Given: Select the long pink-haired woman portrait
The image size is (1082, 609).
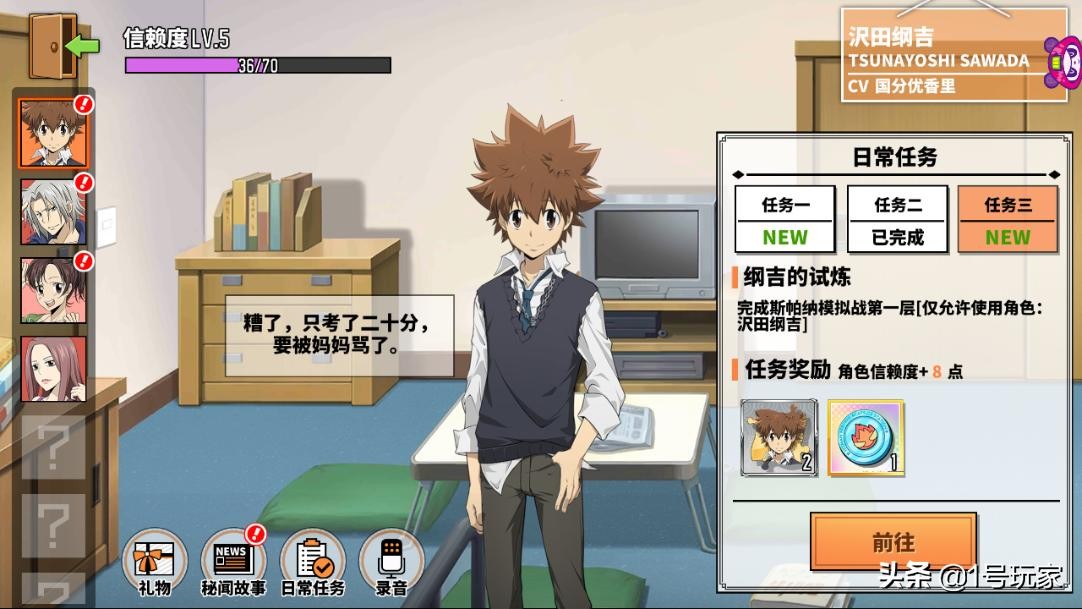Looking at the screenshot, I should click(x=53, y=370).
